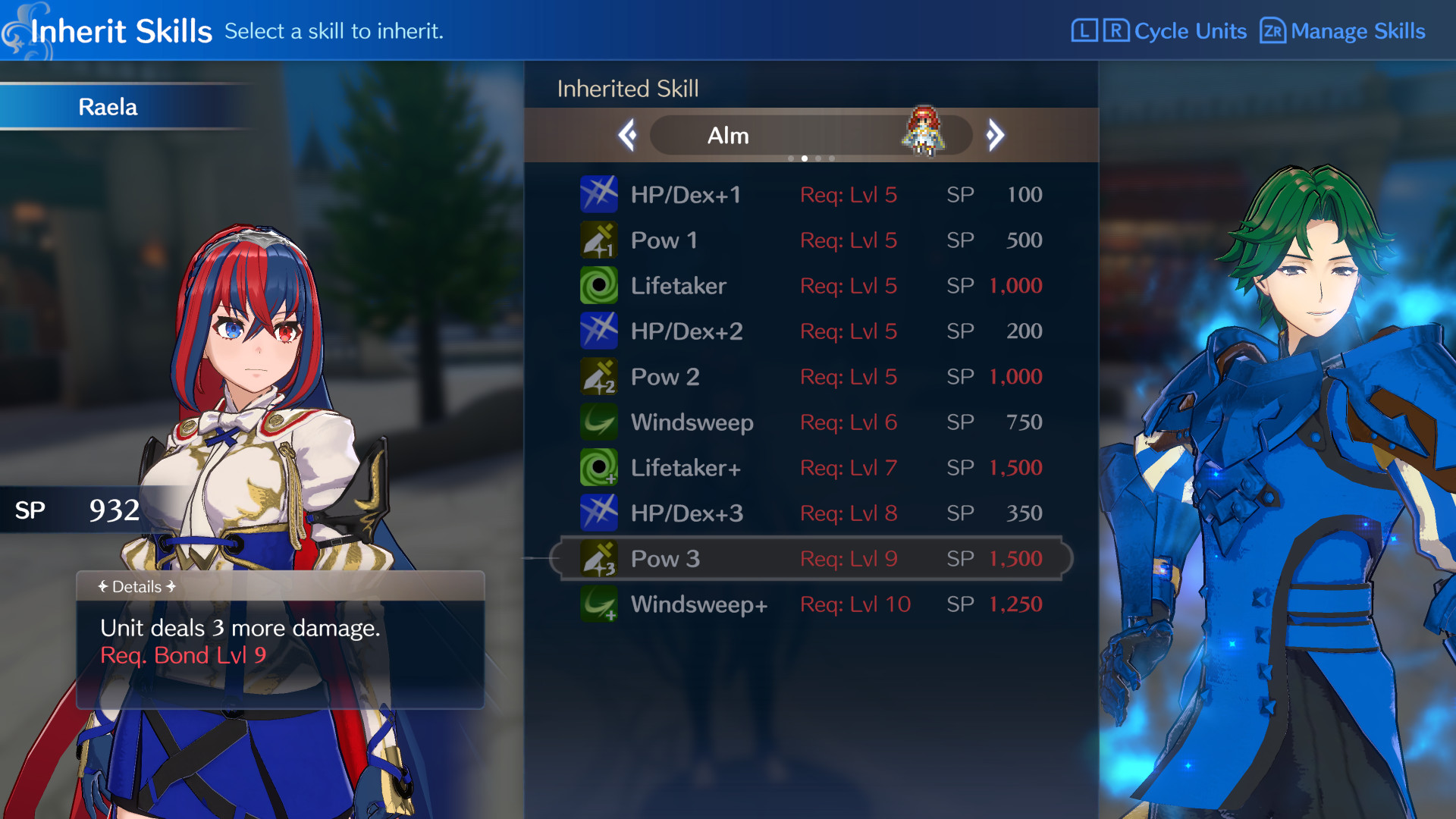Select the Lifetaker skill icon

click(599, 286)
